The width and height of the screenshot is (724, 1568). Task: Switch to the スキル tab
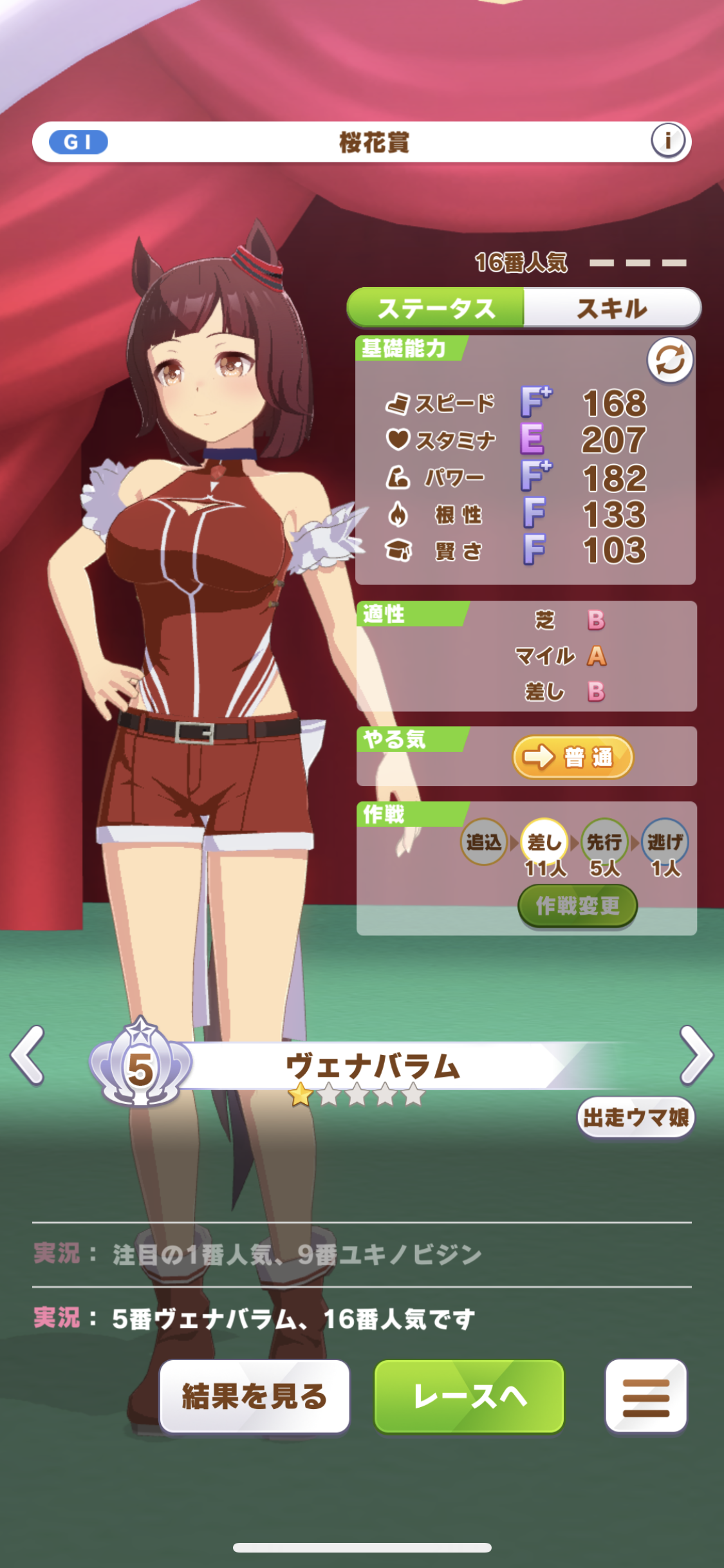[611, 308]
